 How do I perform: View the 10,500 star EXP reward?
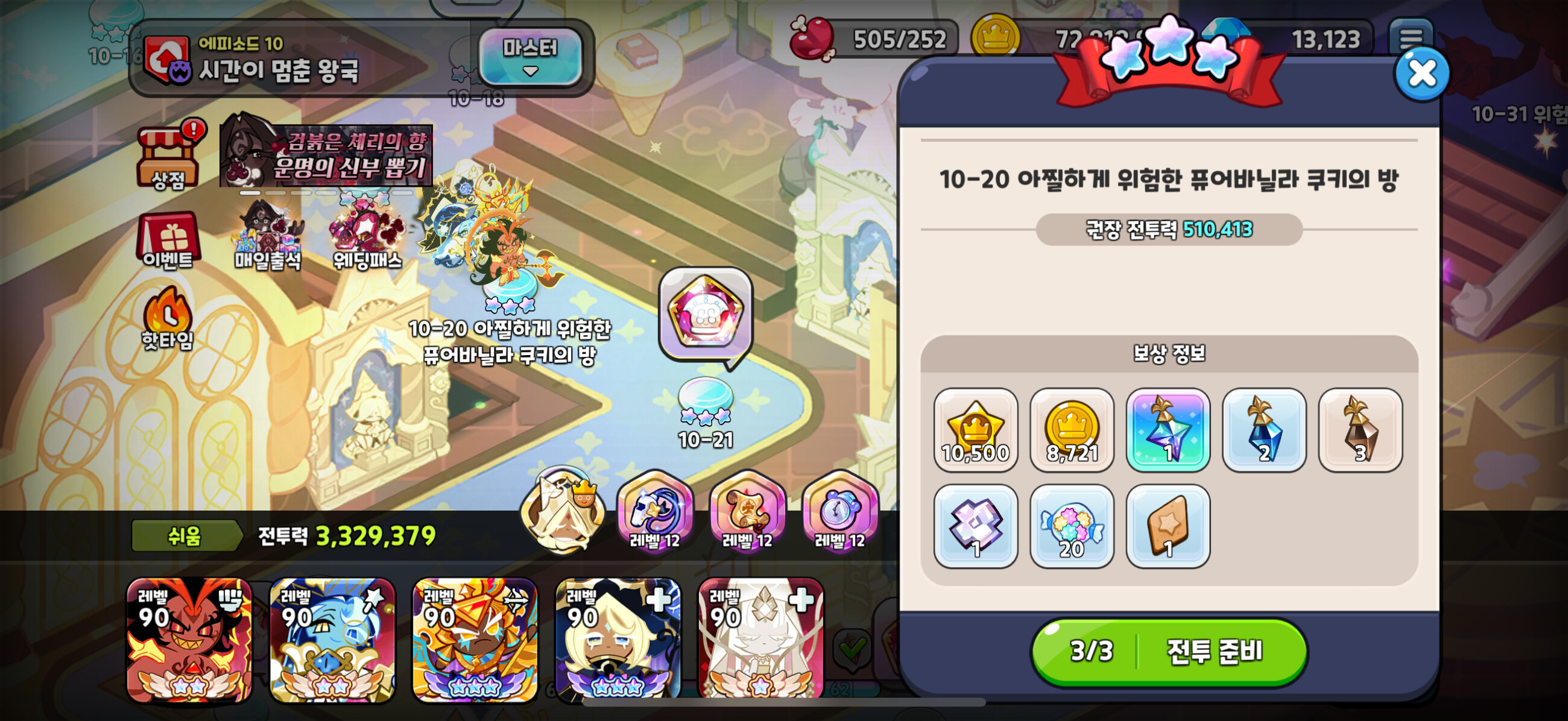(975, 430)
